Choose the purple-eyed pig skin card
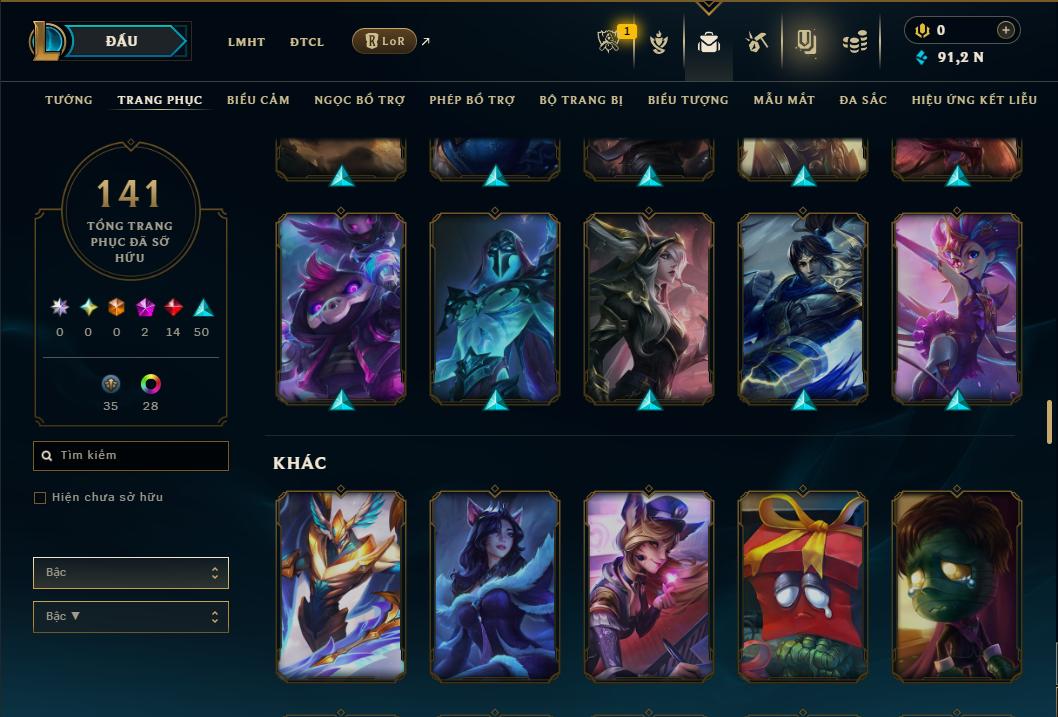 pyautogui.click(x=341, y=310)
